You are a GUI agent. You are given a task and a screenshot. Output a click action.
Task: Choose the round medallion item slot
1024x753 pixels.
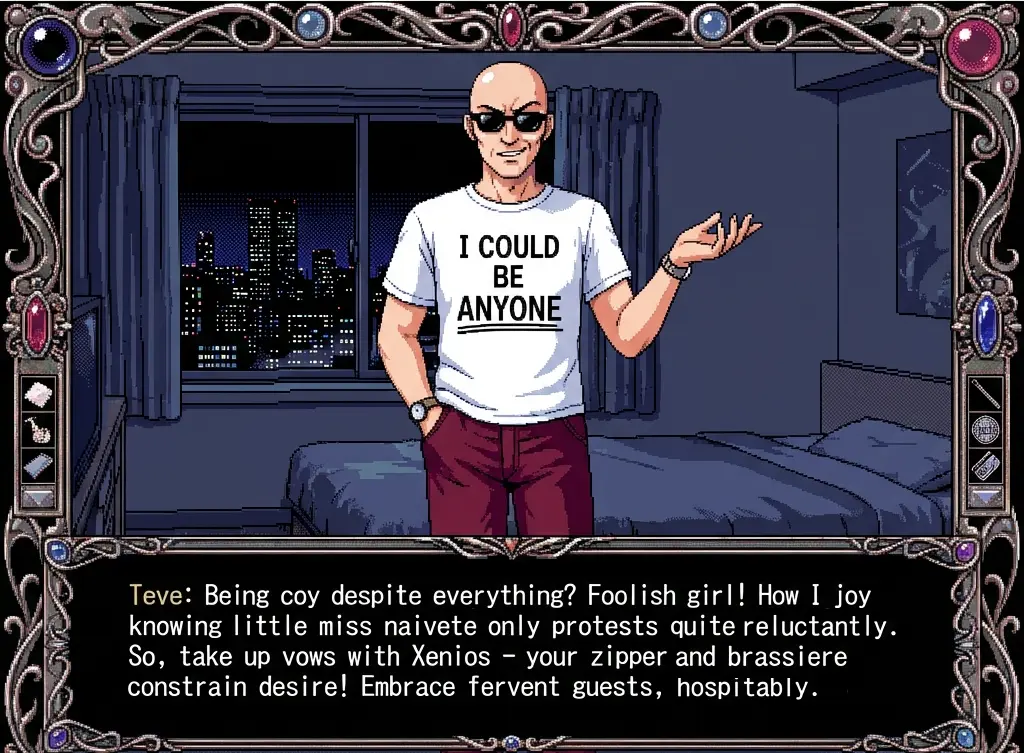tap(986, 429)
